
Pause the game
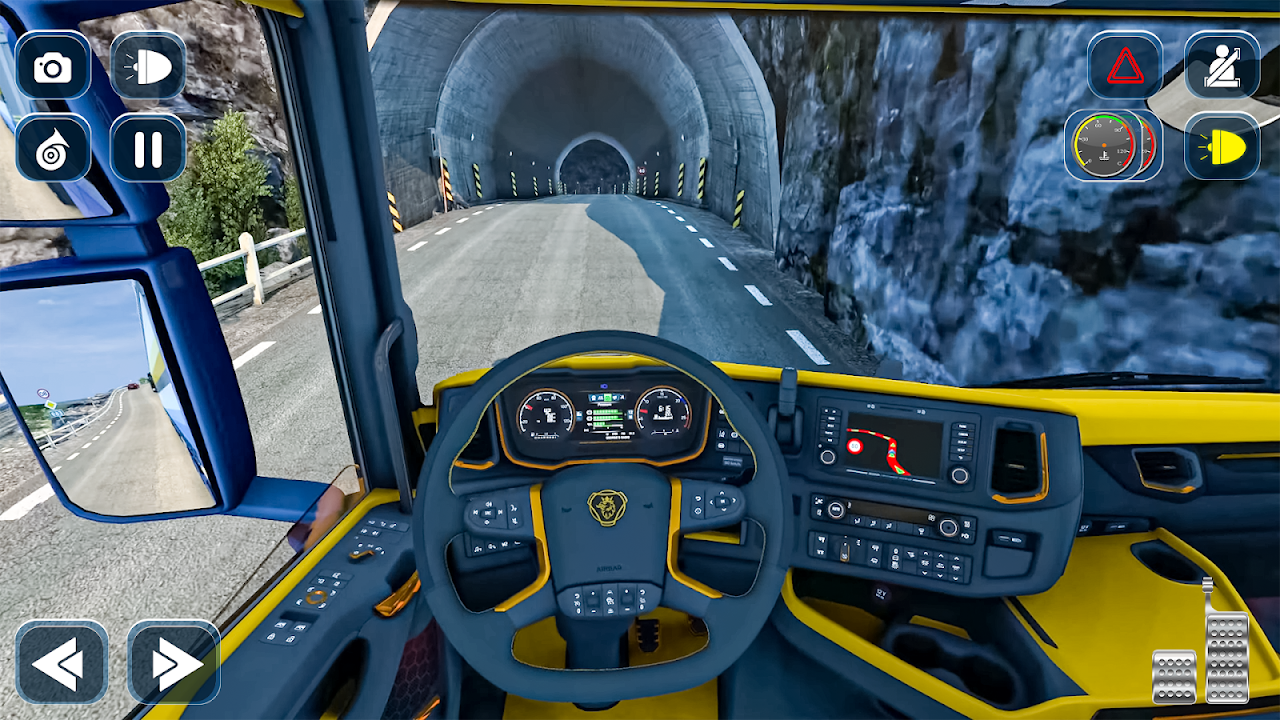[x=148, y=148]
